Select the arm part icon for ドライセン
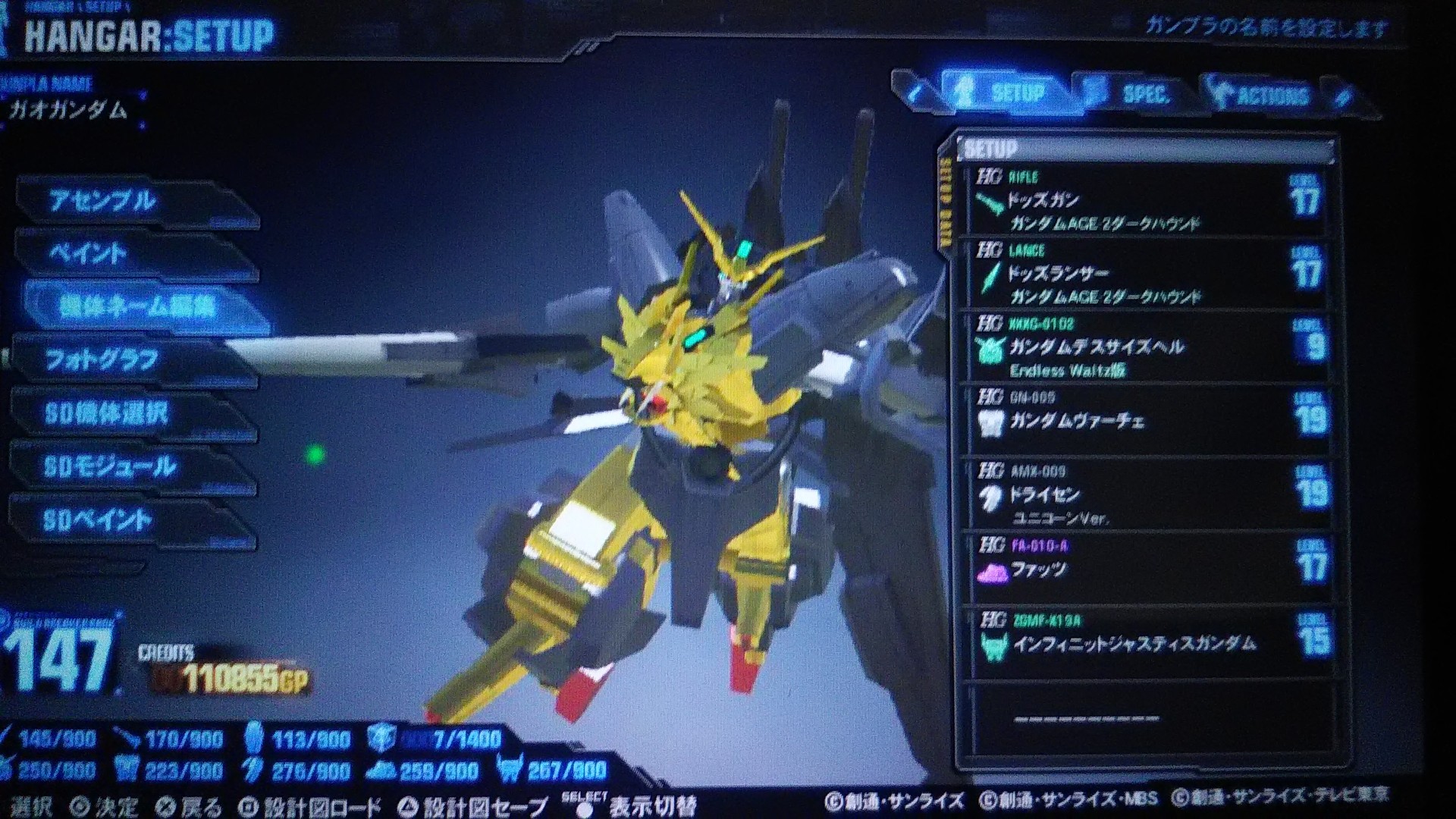The image size is (1456, 819). click(x=987, y=497)
